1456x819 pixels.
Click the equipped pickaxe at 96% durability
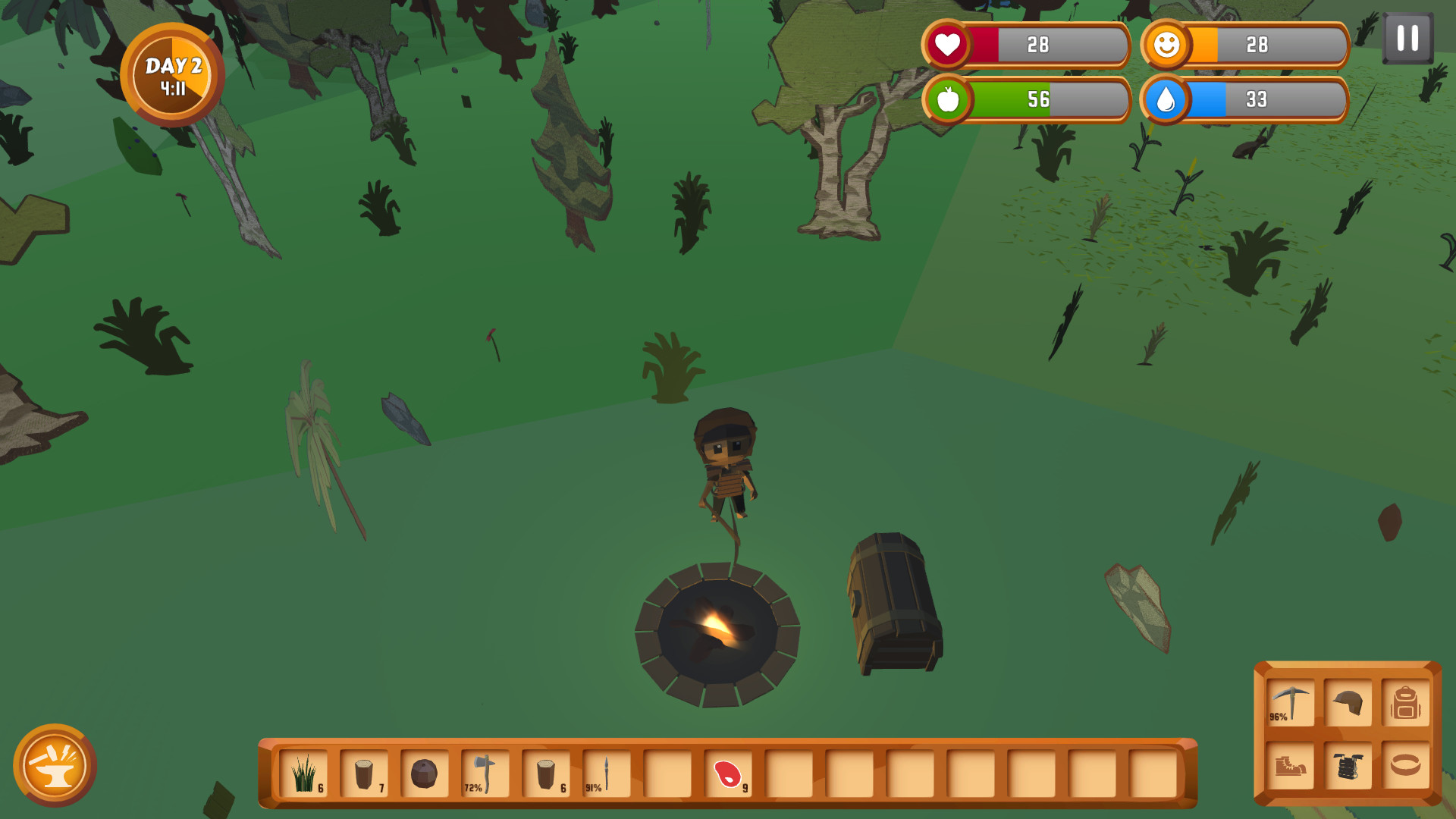pyautogui.click(x=1289, y=704)
